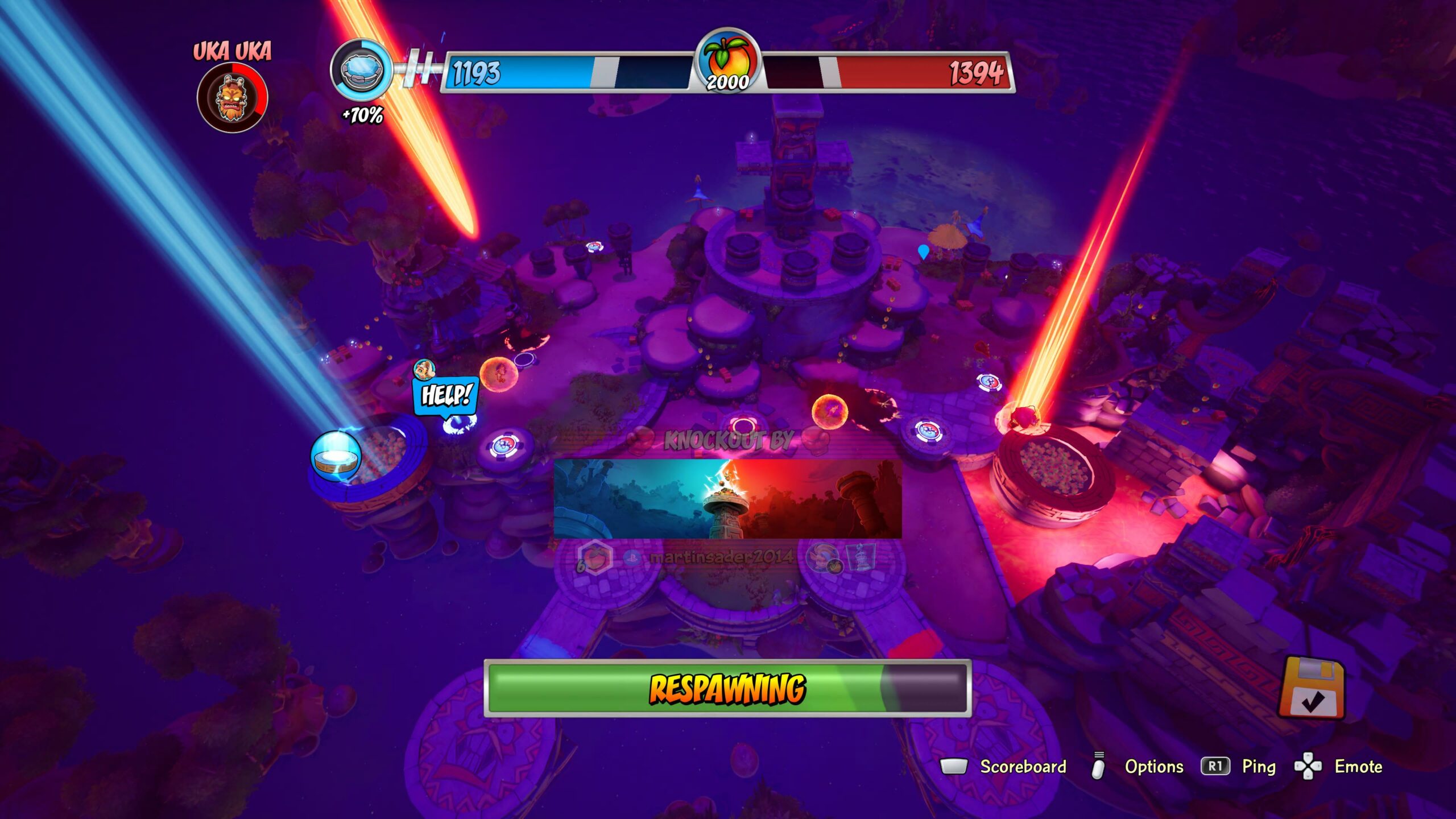Open the Scoreboard

[x=1023, y=767]
